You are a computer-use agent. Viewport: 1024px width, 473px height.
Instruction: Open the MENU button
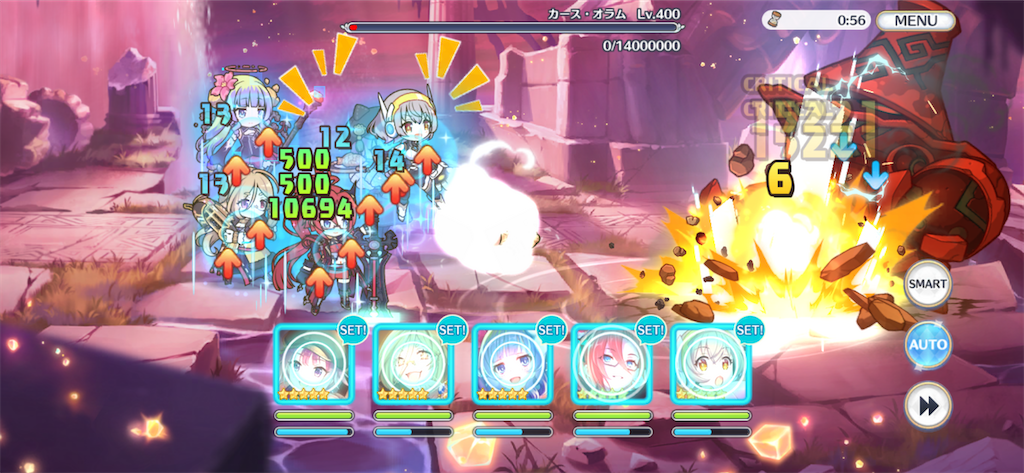[916, 20]
